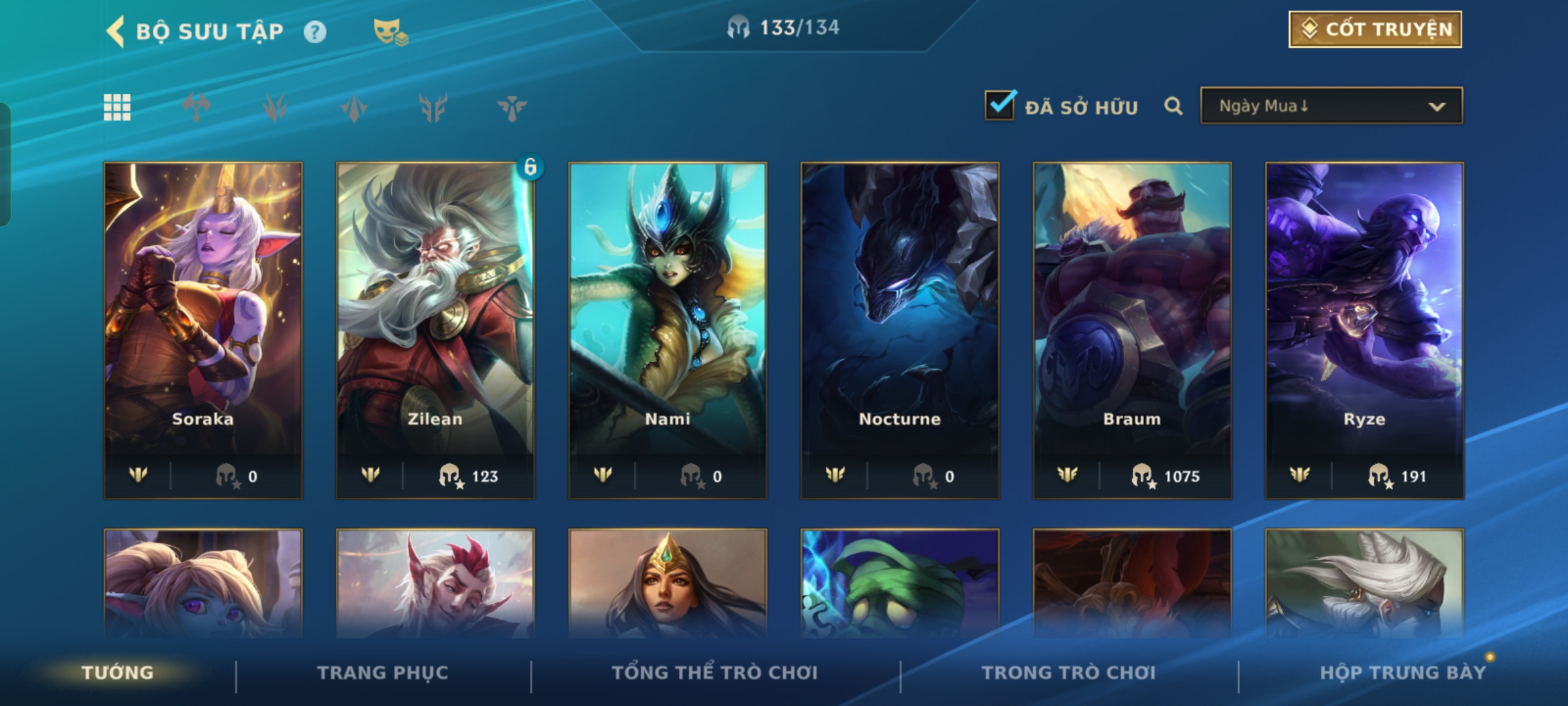Open the Tổng Thể Trò Chơi tab

(x=715, y=673)
